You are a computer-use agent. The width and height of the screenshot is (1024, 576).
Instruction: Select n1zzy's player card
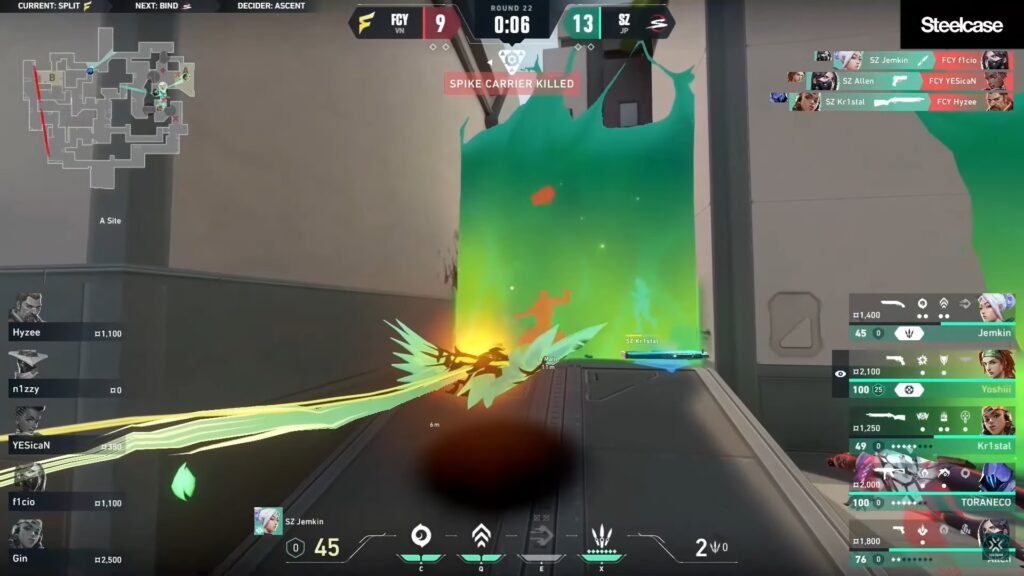click(x=65, y=373)
